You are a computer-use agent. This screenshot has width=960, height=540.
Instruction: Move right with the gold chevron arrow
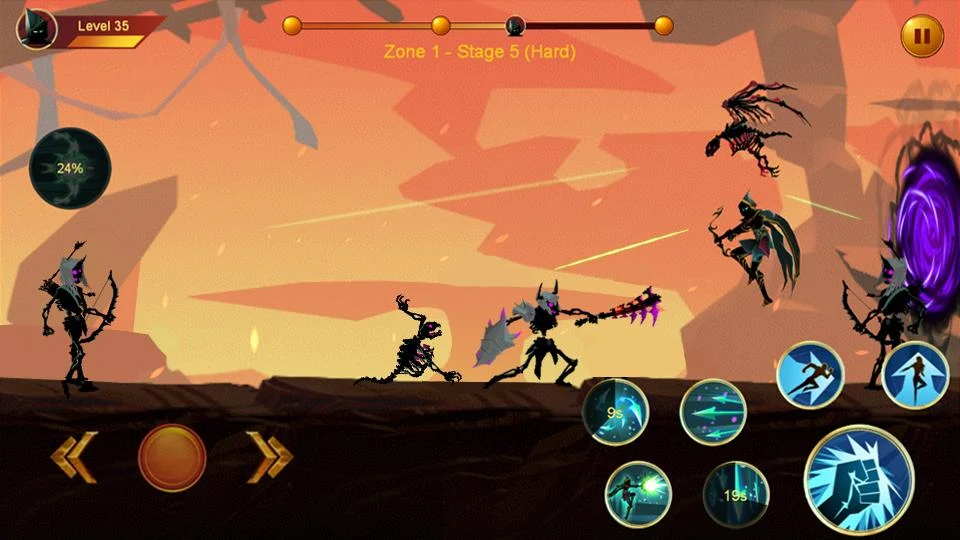[270, 458]
